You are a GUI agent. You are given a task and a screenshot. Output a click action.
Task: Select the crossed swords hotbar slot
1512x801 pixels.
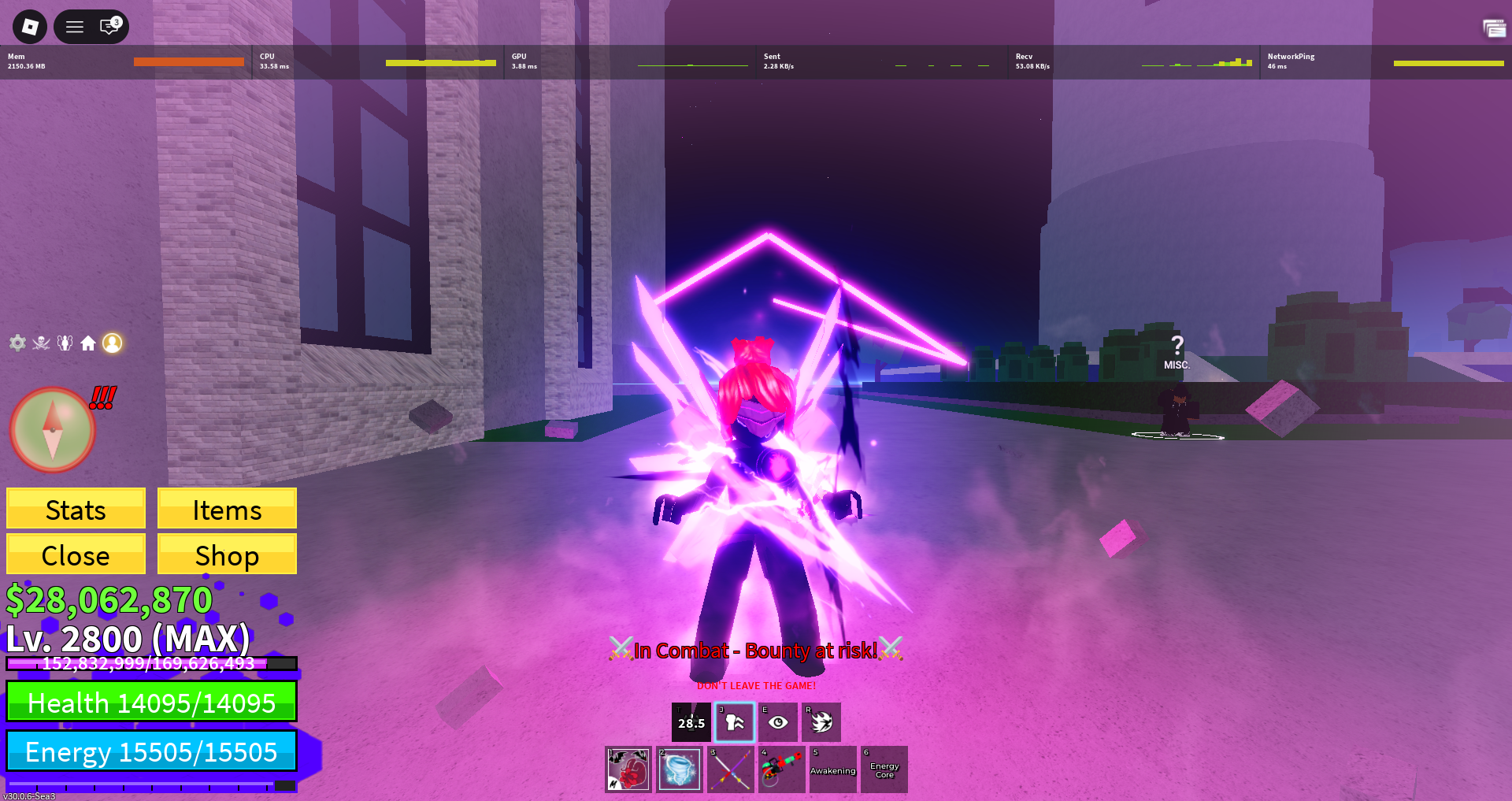(731, 769)
